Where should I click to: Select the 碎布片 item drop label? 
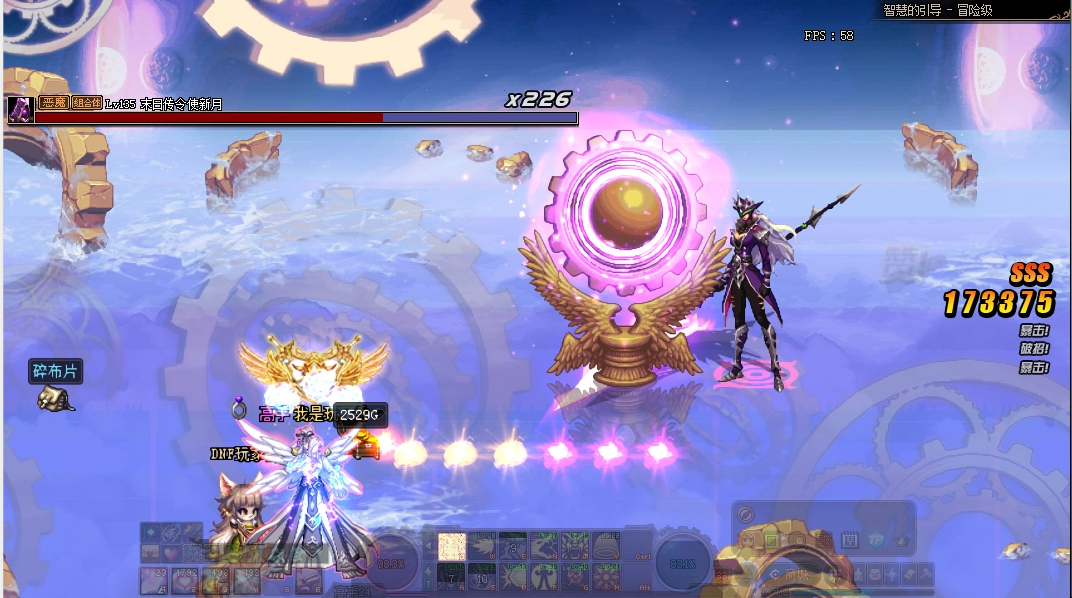coord(55,372)
